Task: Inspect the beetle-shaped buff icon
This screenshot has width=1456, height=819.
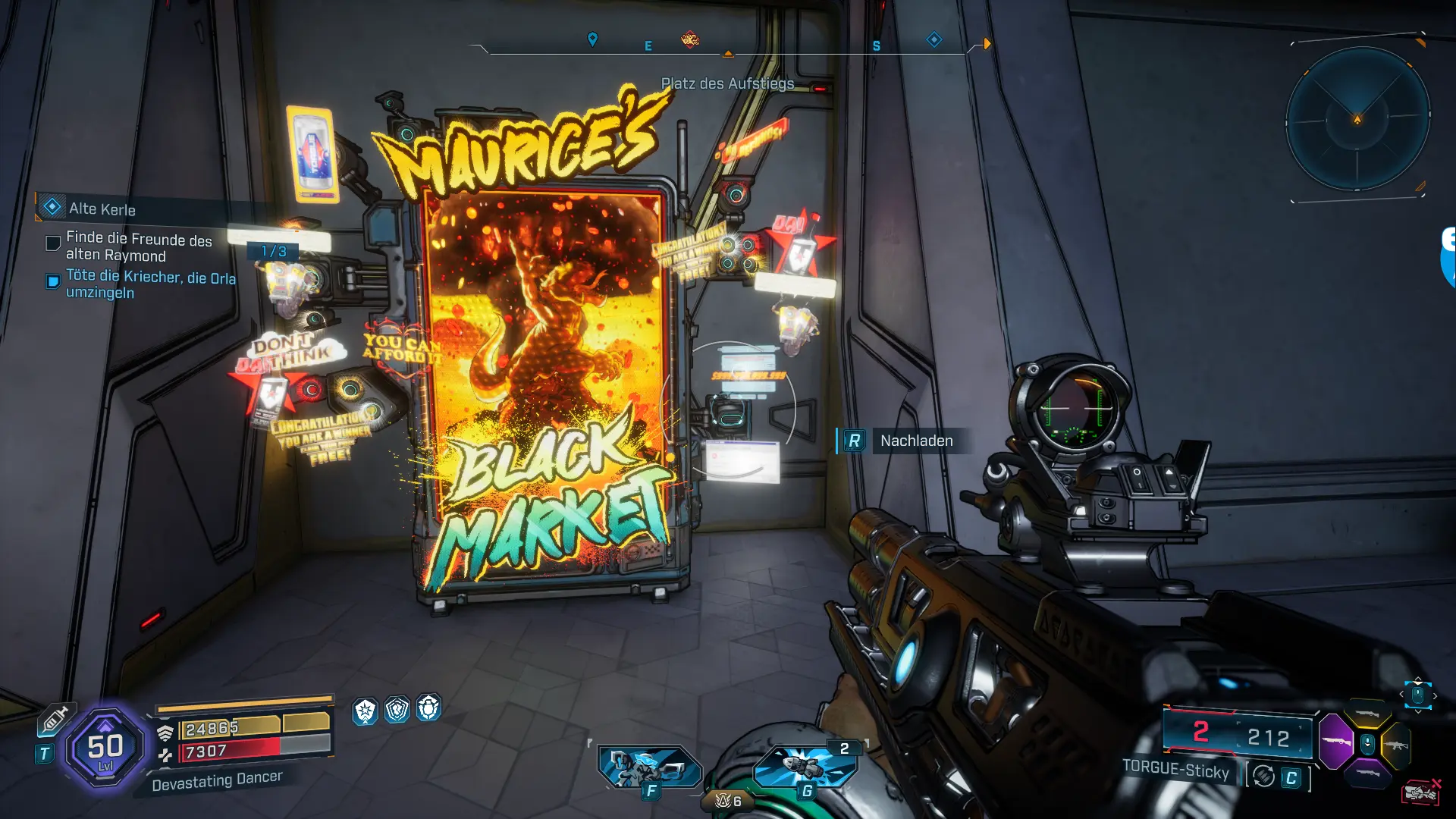Action: [x=428, y=708]
